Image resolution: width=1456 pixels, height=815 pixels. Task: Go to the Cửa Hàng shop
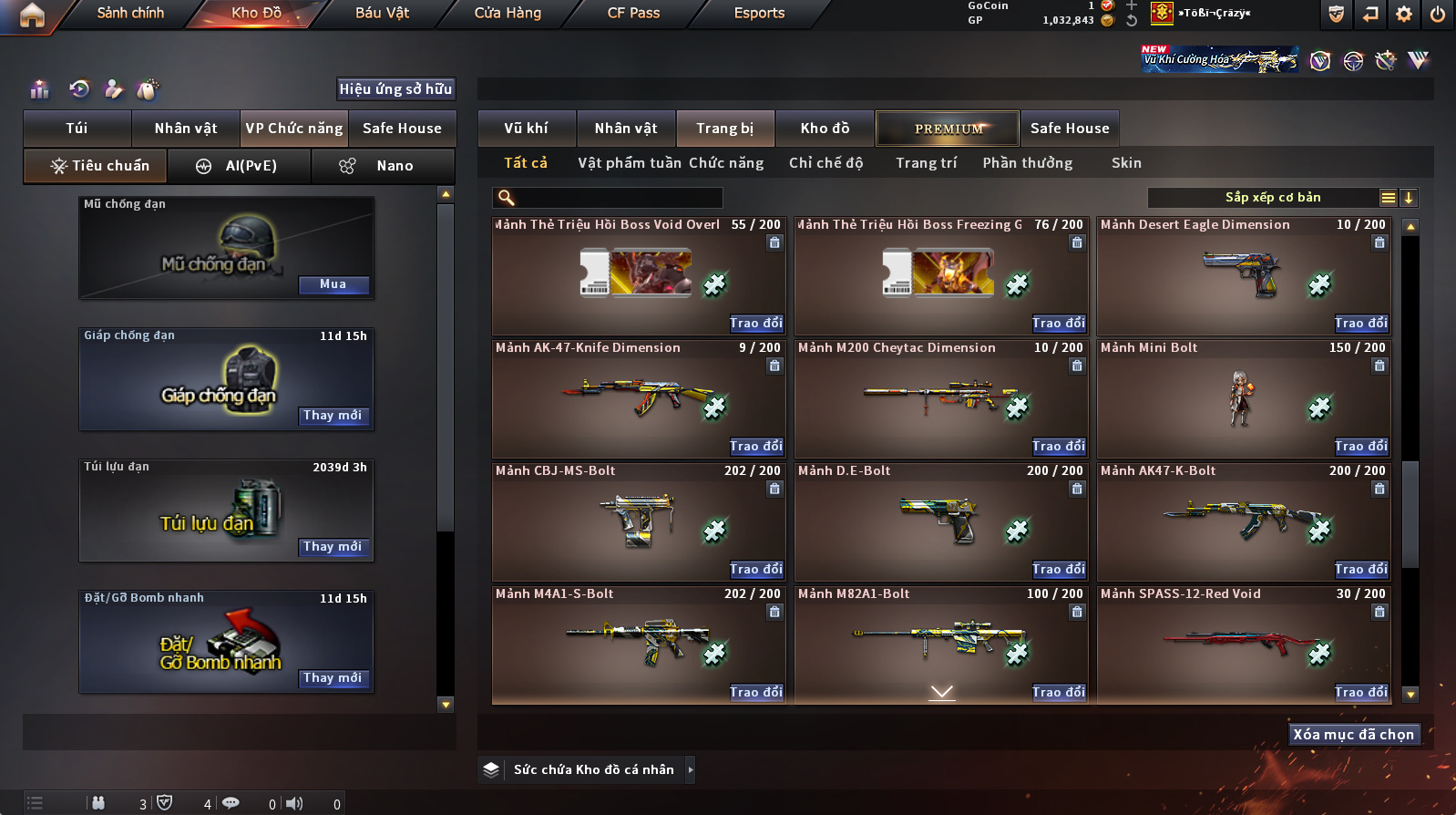click(x=508, y=13)
